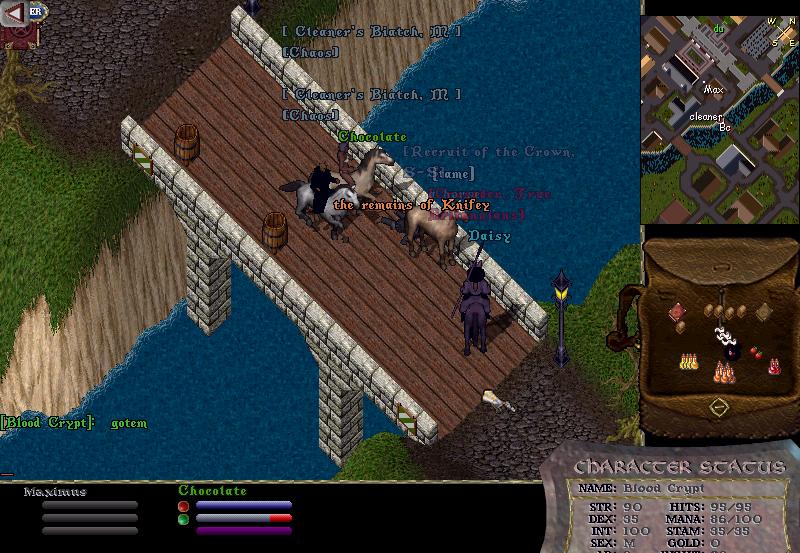The image size is (800, 553).
Task: Select the brown book in the backpack
Action: 763,311
